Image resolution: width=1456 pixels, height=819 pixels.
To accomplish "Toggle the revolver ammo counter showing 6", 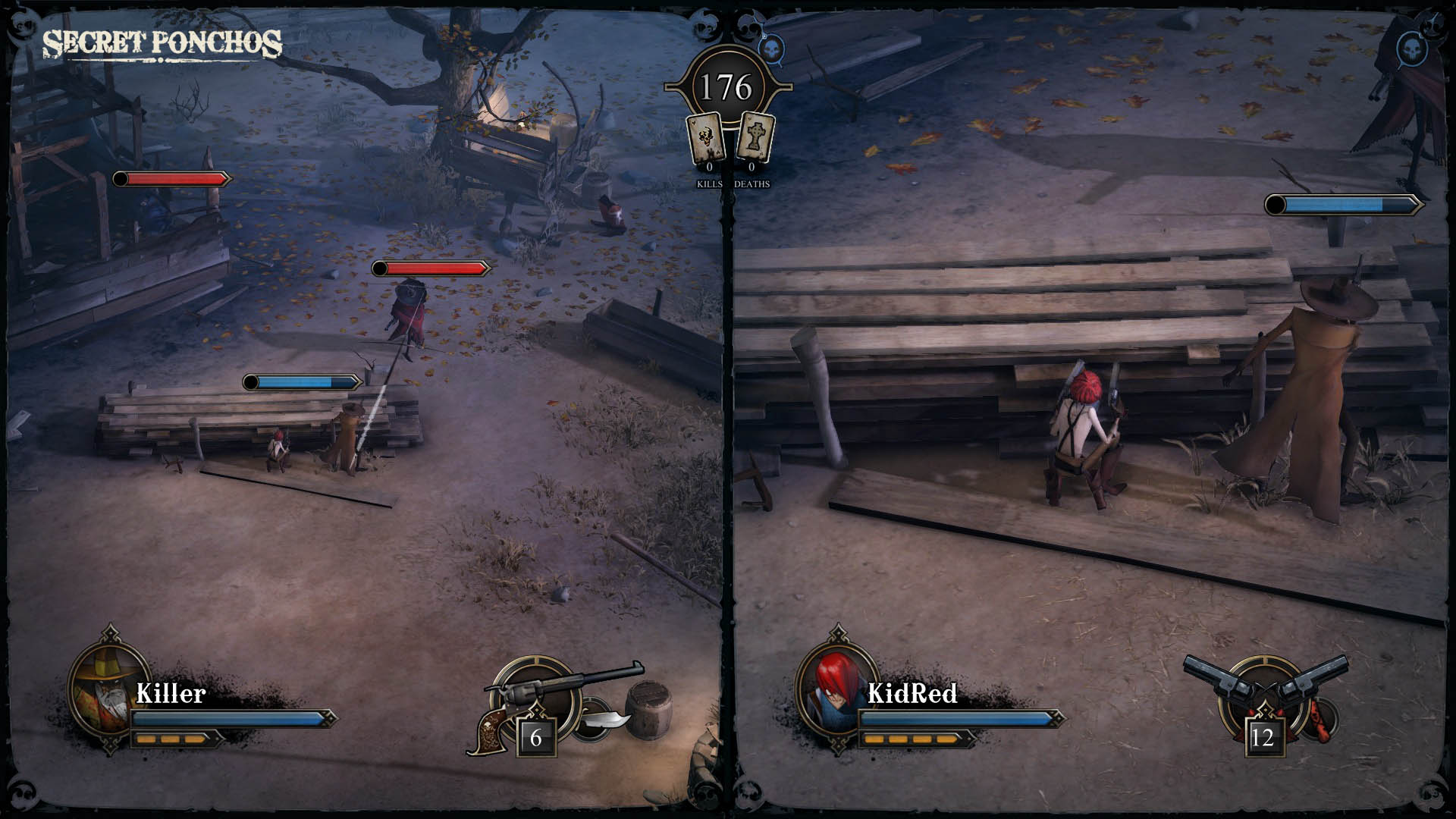I will tap(535, 736).
